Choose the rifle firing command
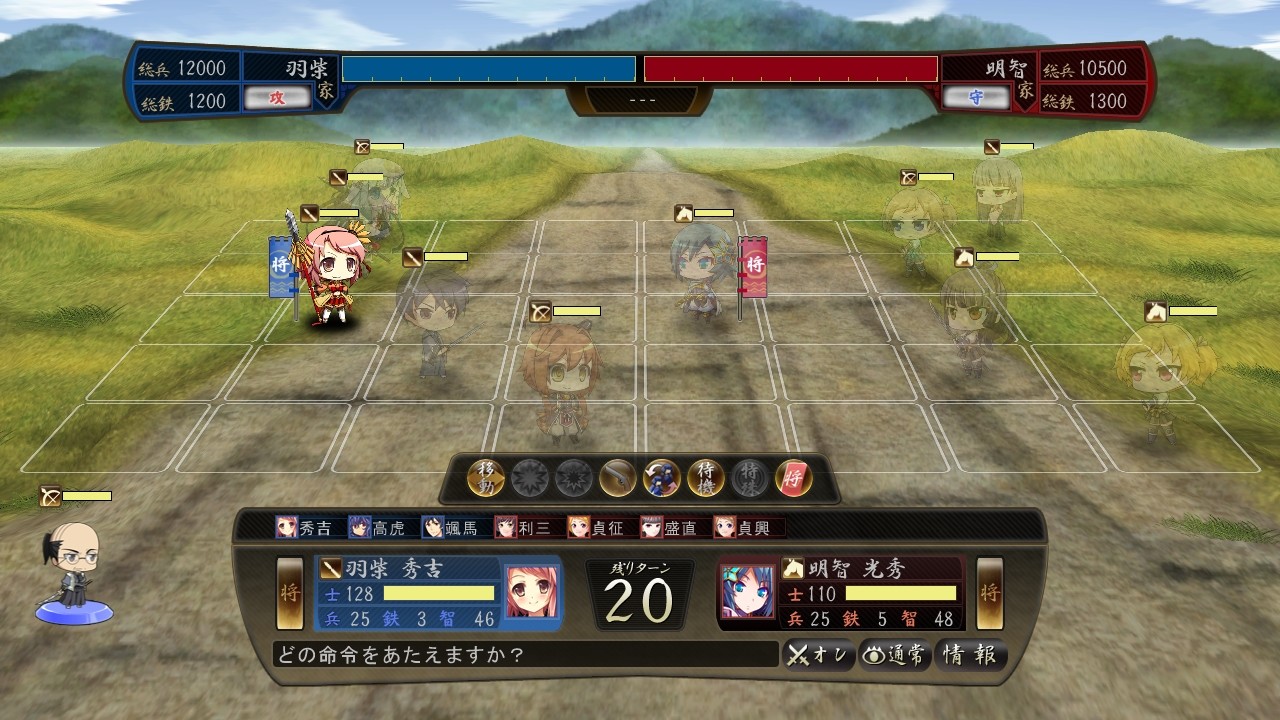Image resolution: width=1280 pixels, height=720 pixels. (x=618, y=479)
